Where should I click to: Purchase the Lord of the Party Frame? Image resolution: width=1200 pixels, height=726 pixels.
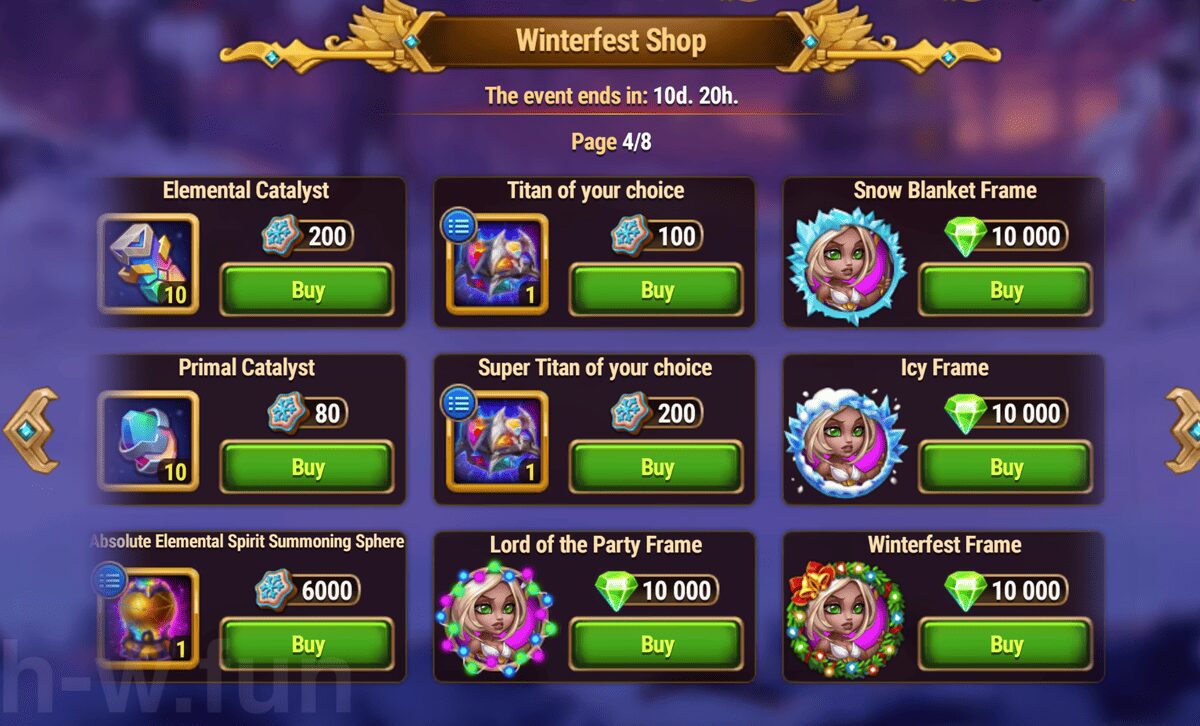(x=656, y=645)
